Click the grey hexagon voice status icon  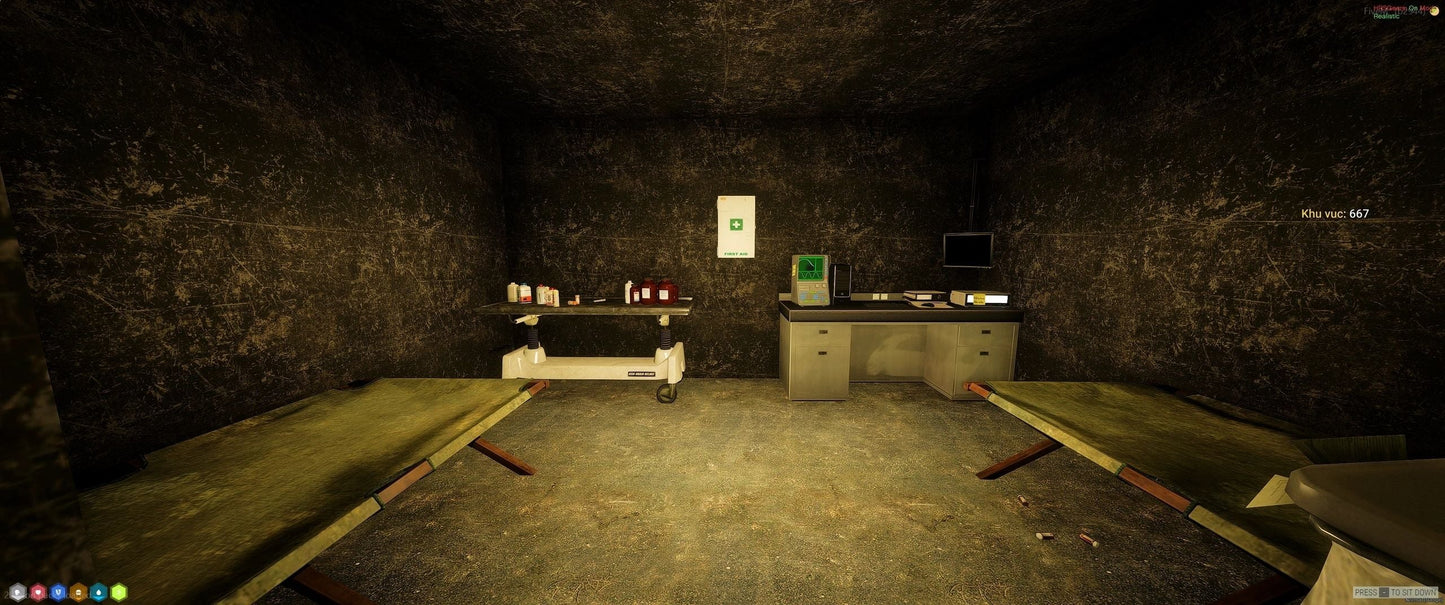pyautogui.click(x=17, y=592)
